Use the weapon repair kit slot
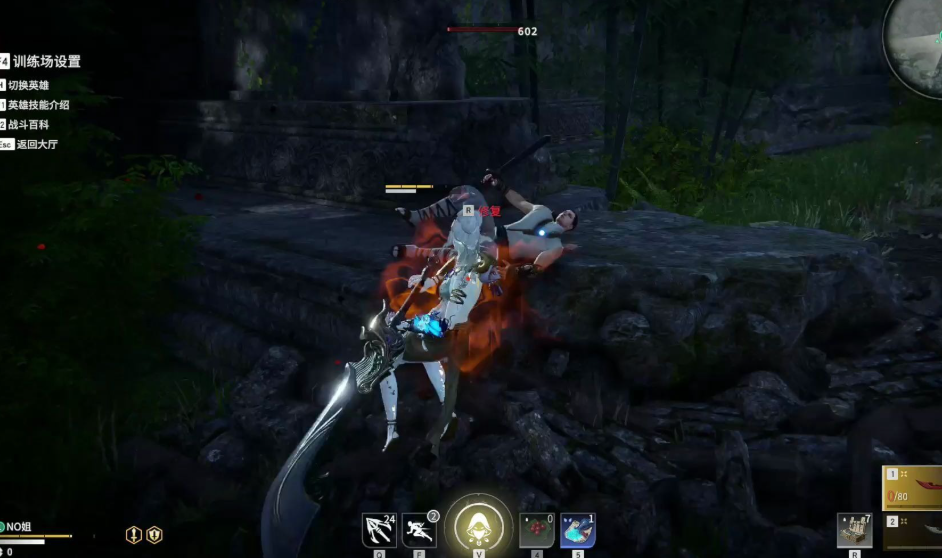 [855, 530]
